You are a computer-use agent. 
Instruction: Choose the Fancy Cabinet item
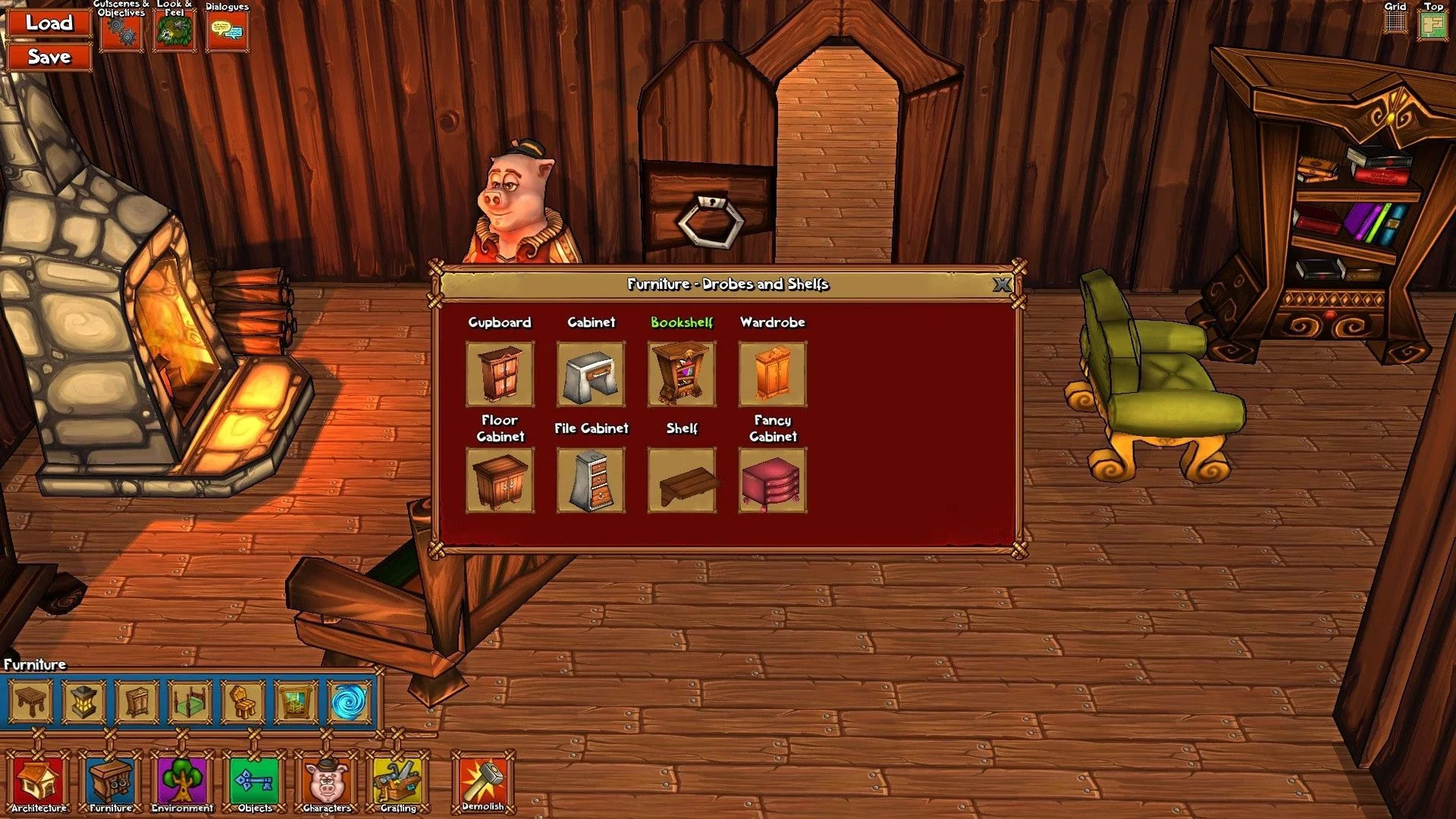(x=773, y=480)
